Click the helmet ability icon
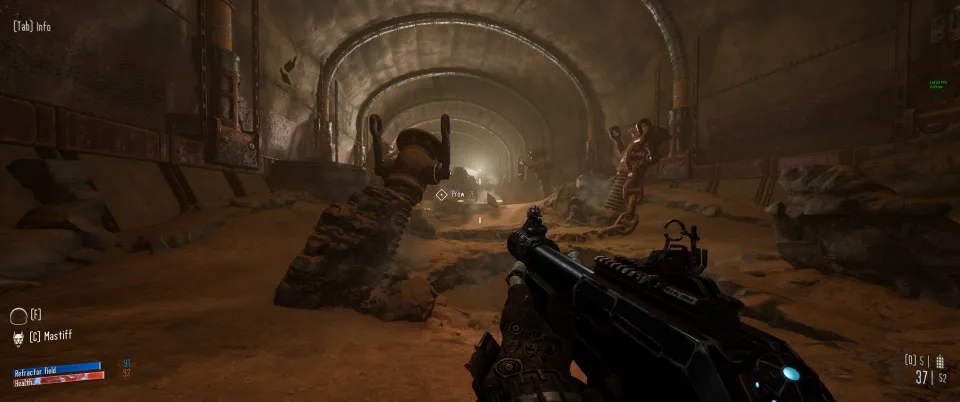960x402 pixels. pos(18,316)
